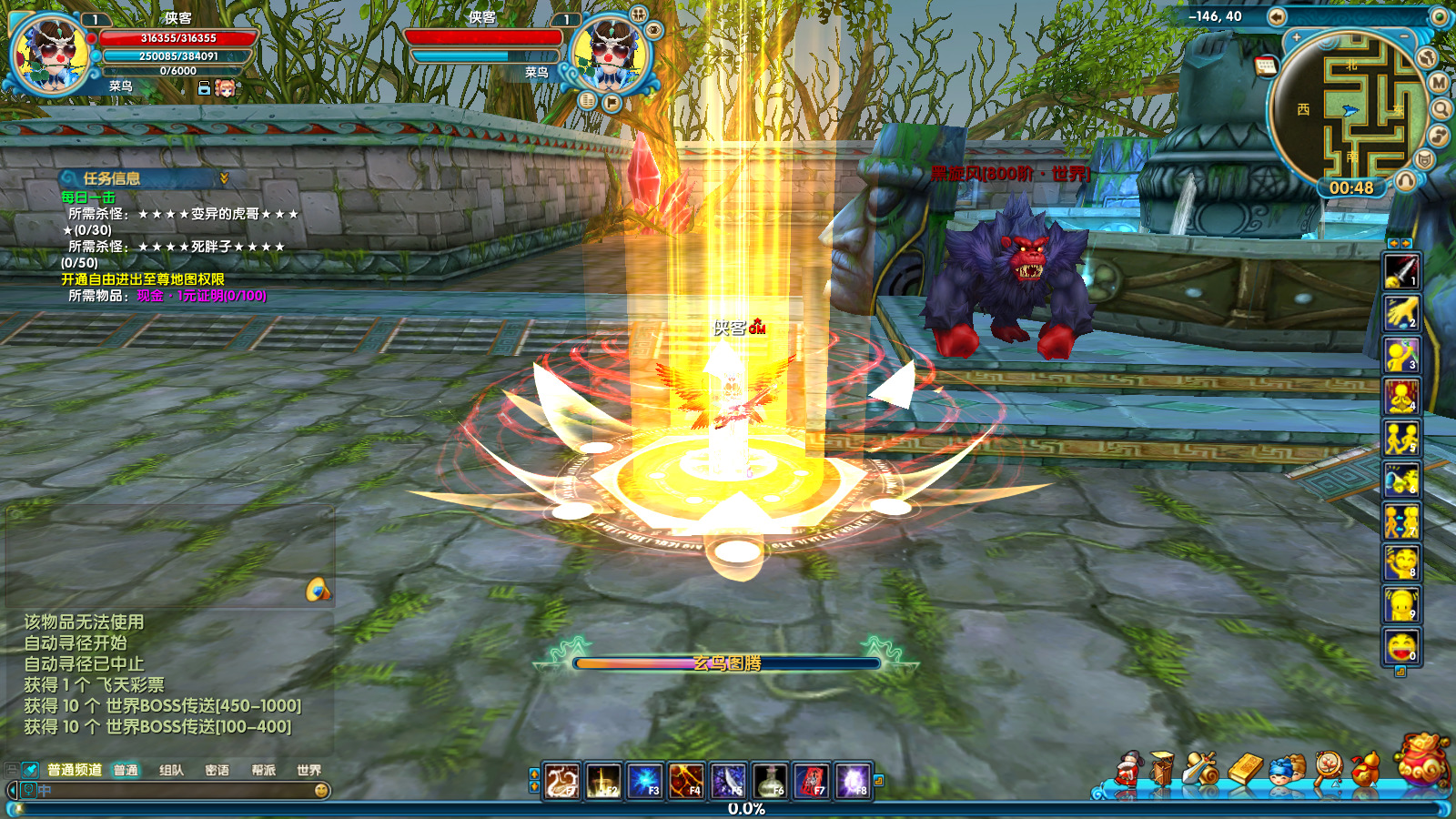
Task: Select the 组队 chat tab
Action: tap(171, 770)
